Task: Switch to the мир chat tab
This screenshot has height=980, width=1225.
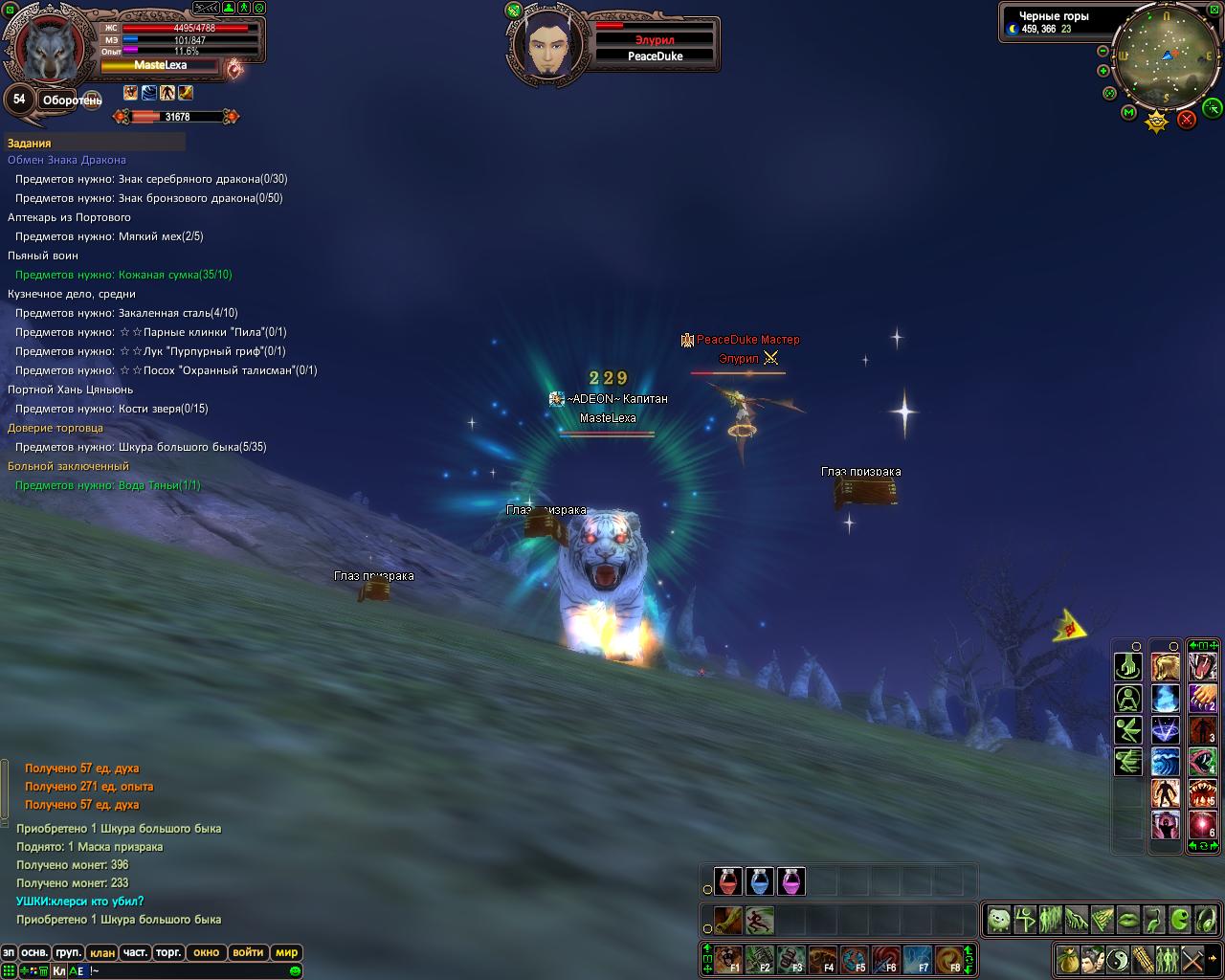Action: tap(286, 952)
